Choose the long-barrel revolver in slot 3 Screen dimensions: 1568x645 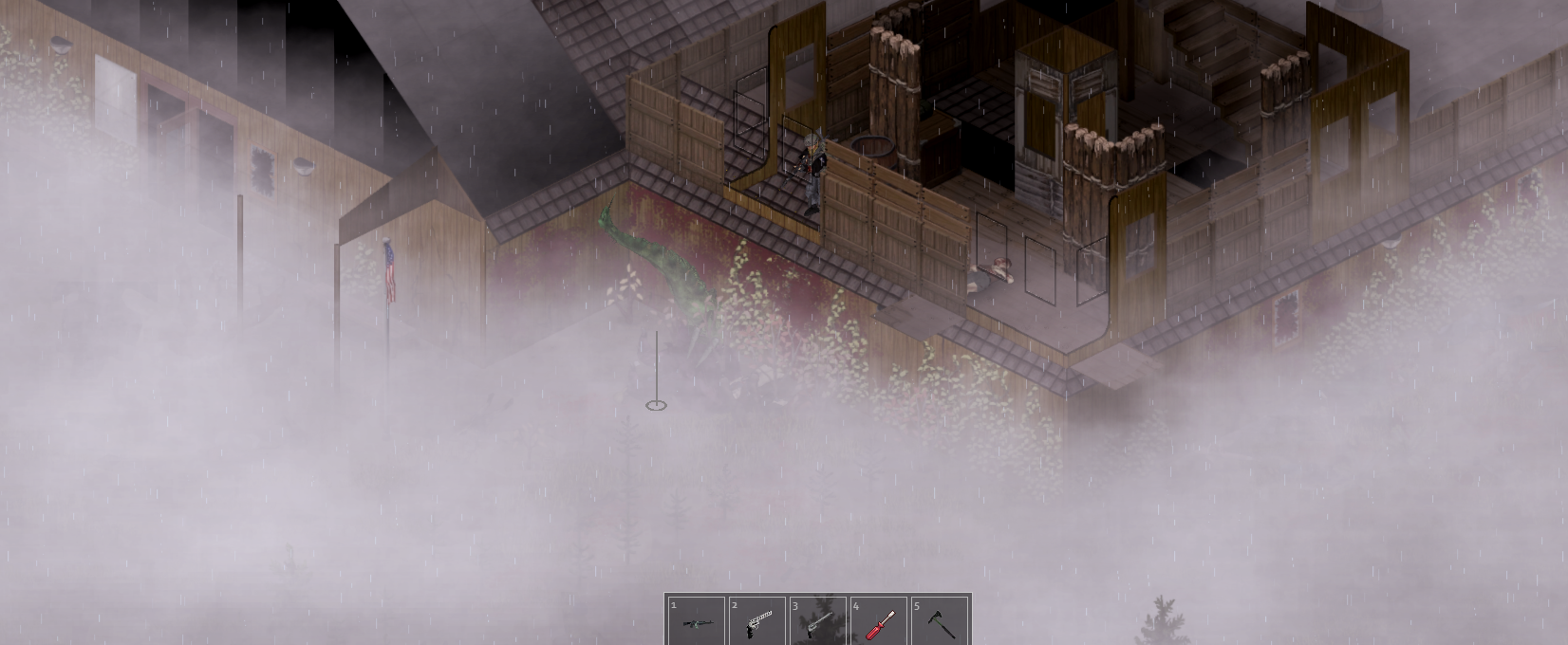[817, 621]
